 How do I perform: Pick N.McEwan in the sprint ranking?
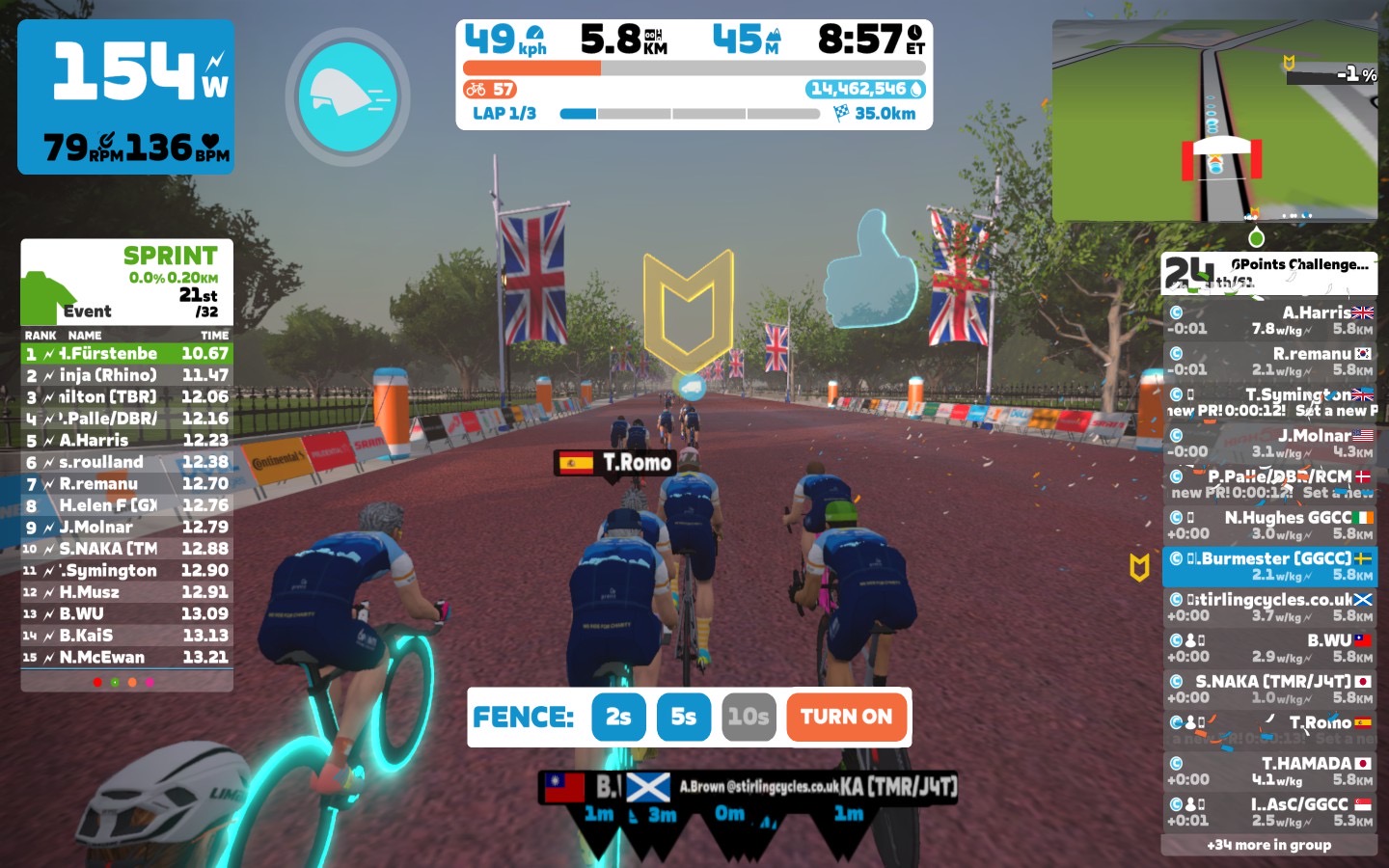click(126, 658)
